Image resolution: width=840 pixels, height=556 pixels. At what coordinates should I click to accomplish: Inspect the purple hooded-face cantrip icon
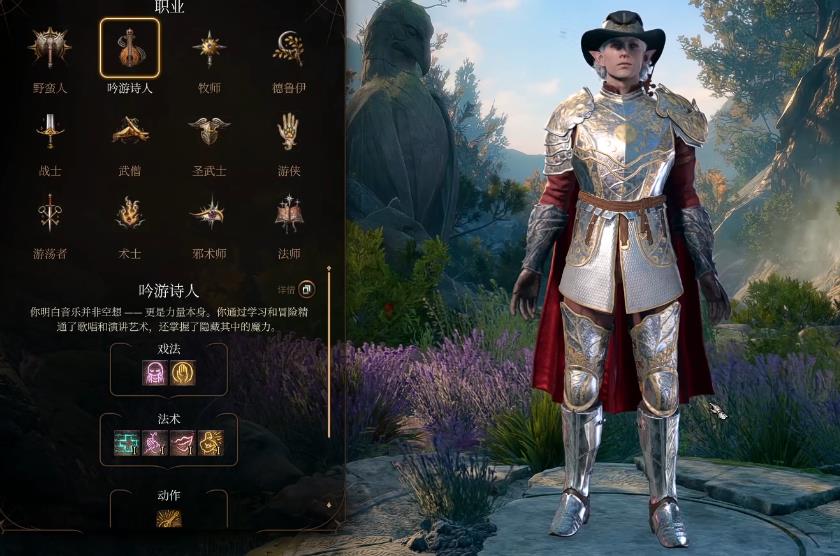click(x=155, y=373)
